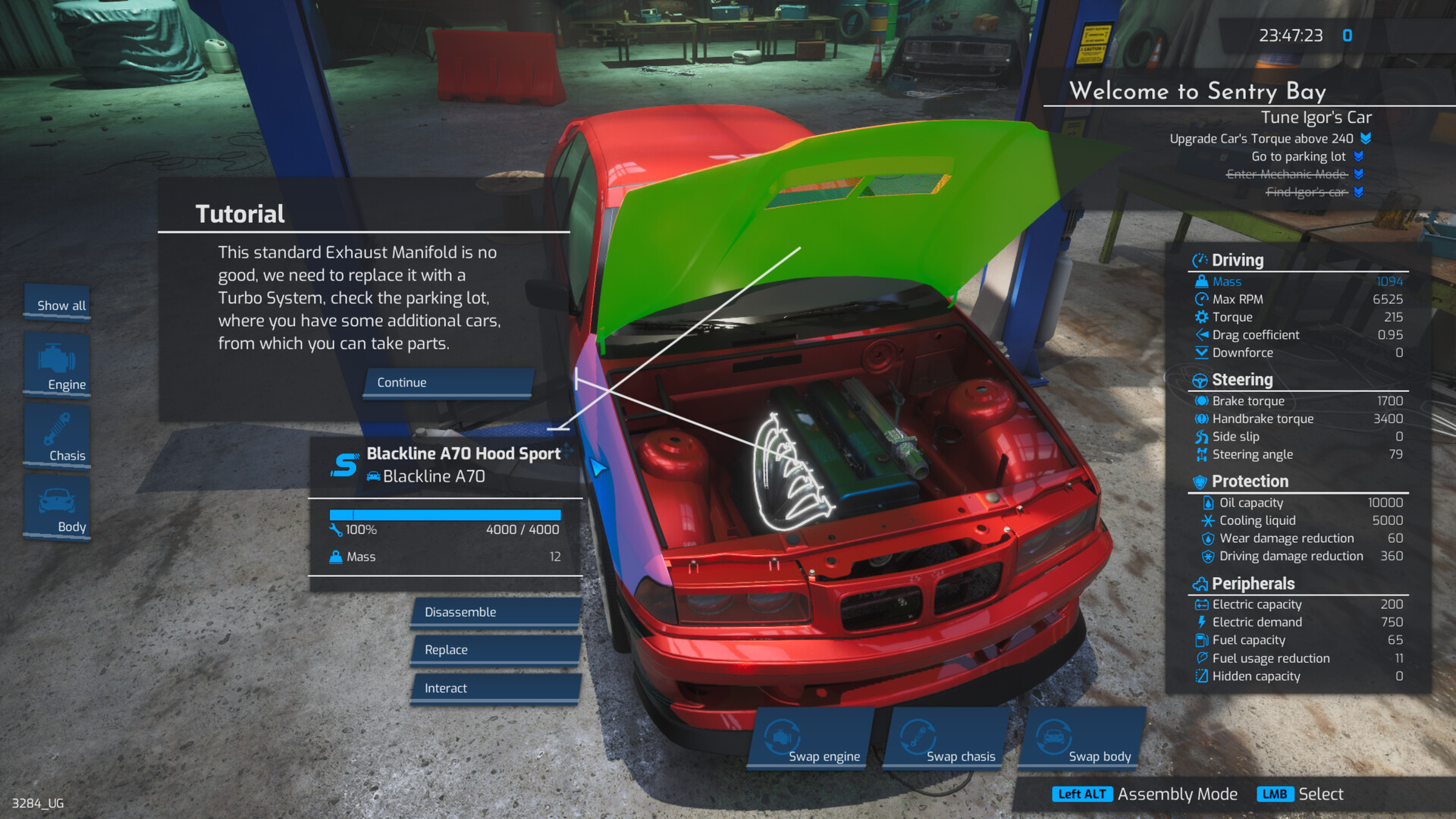Choose the Swap body option
The width and height of the screenshot is (1456, 819).
pos(1083,739)
